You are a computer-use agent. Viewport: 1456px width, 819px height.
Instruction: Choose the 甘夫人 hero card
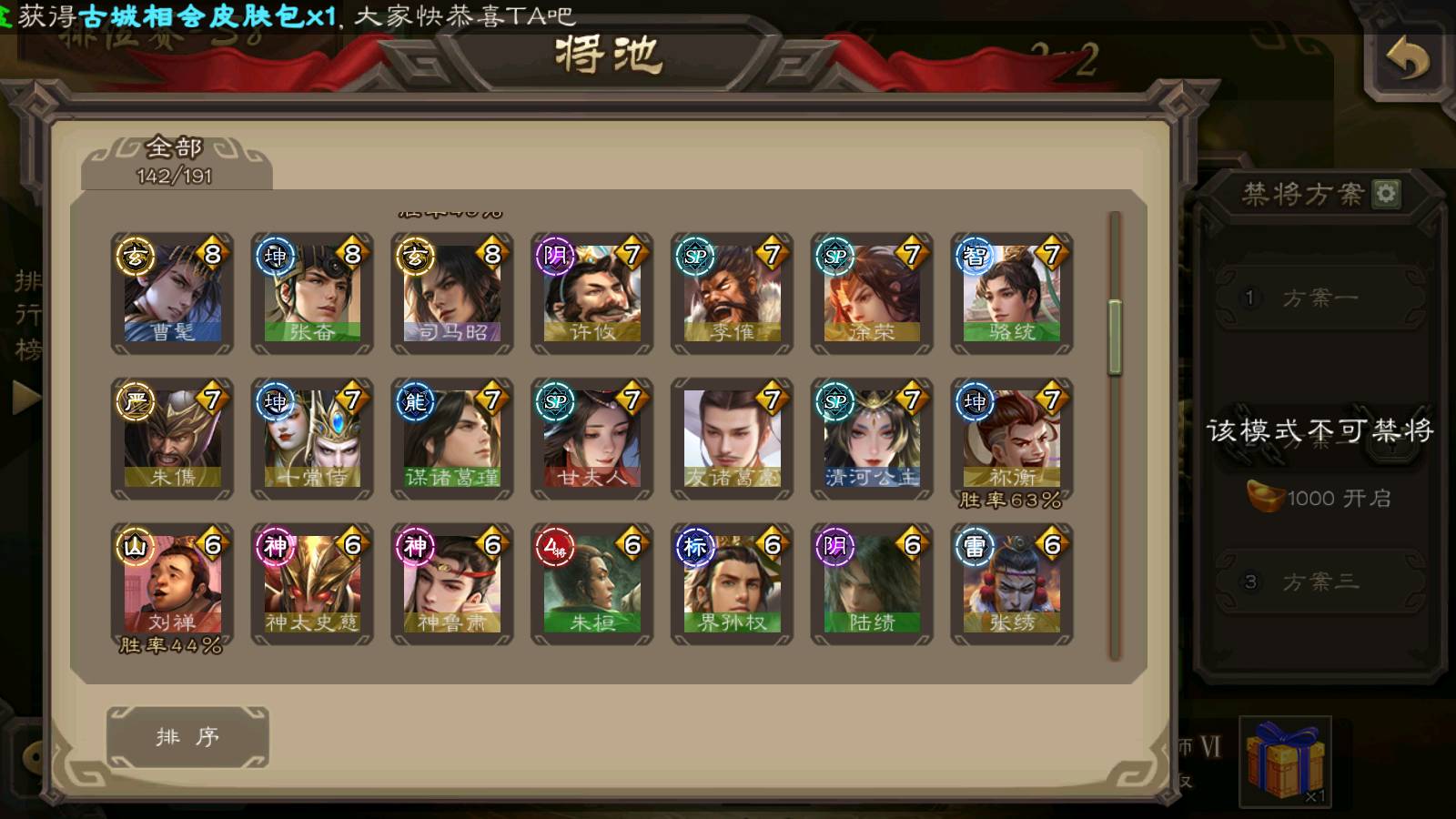pos(592,439)
